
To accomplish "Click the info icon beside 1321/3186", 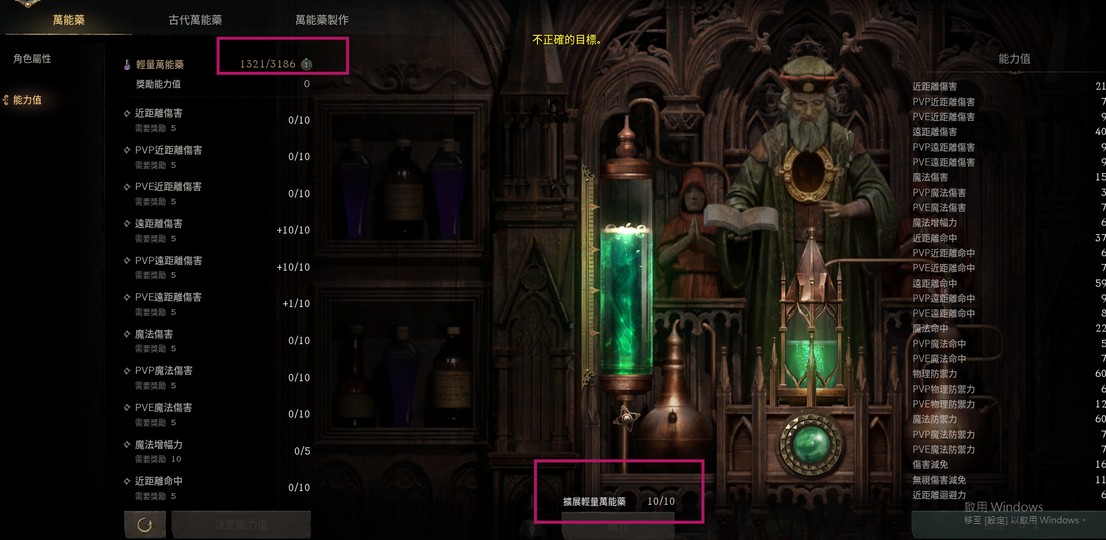I will tap(307, 64).
